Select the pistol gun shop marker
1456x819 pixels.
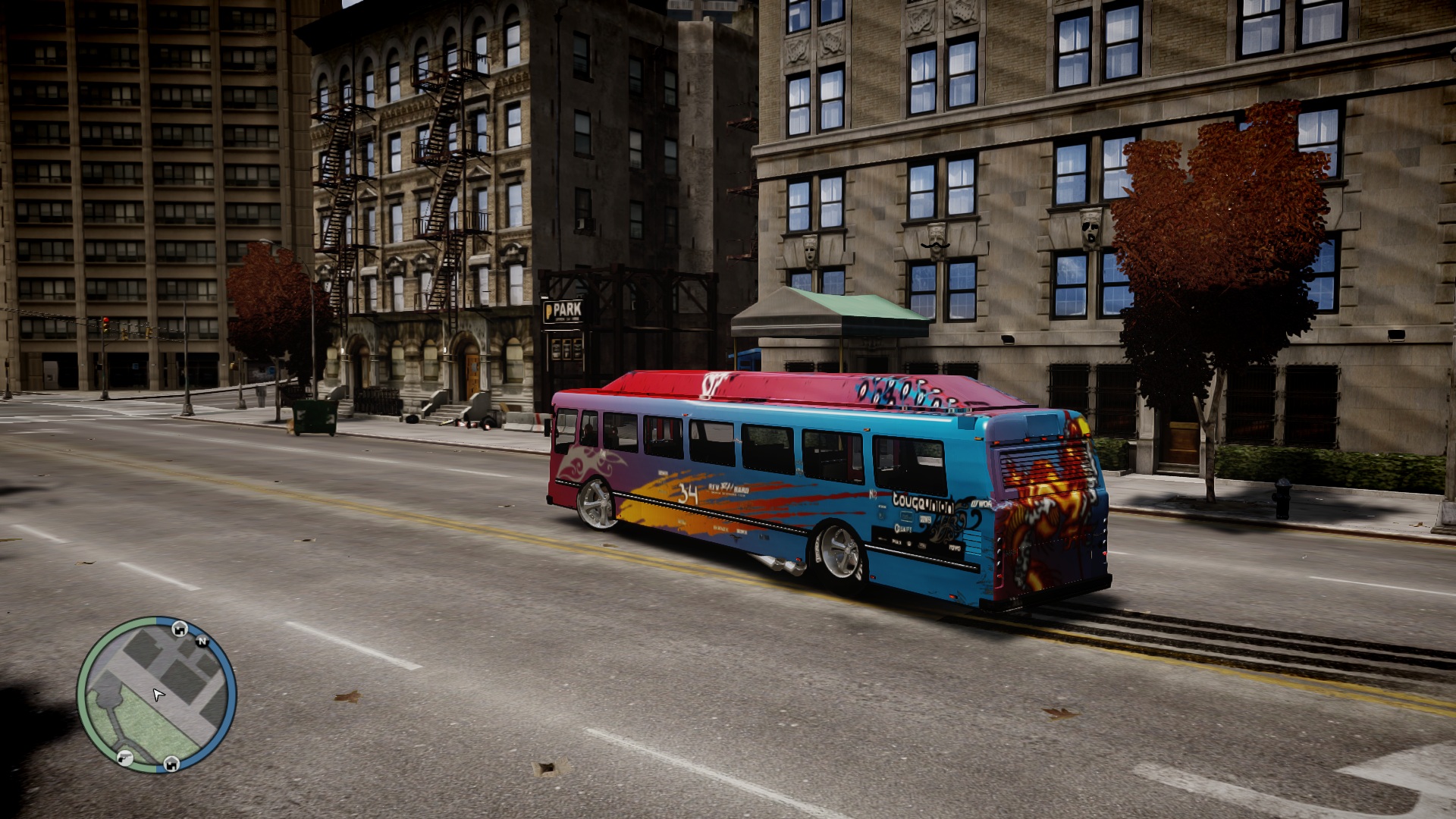[x=125, y=757]
